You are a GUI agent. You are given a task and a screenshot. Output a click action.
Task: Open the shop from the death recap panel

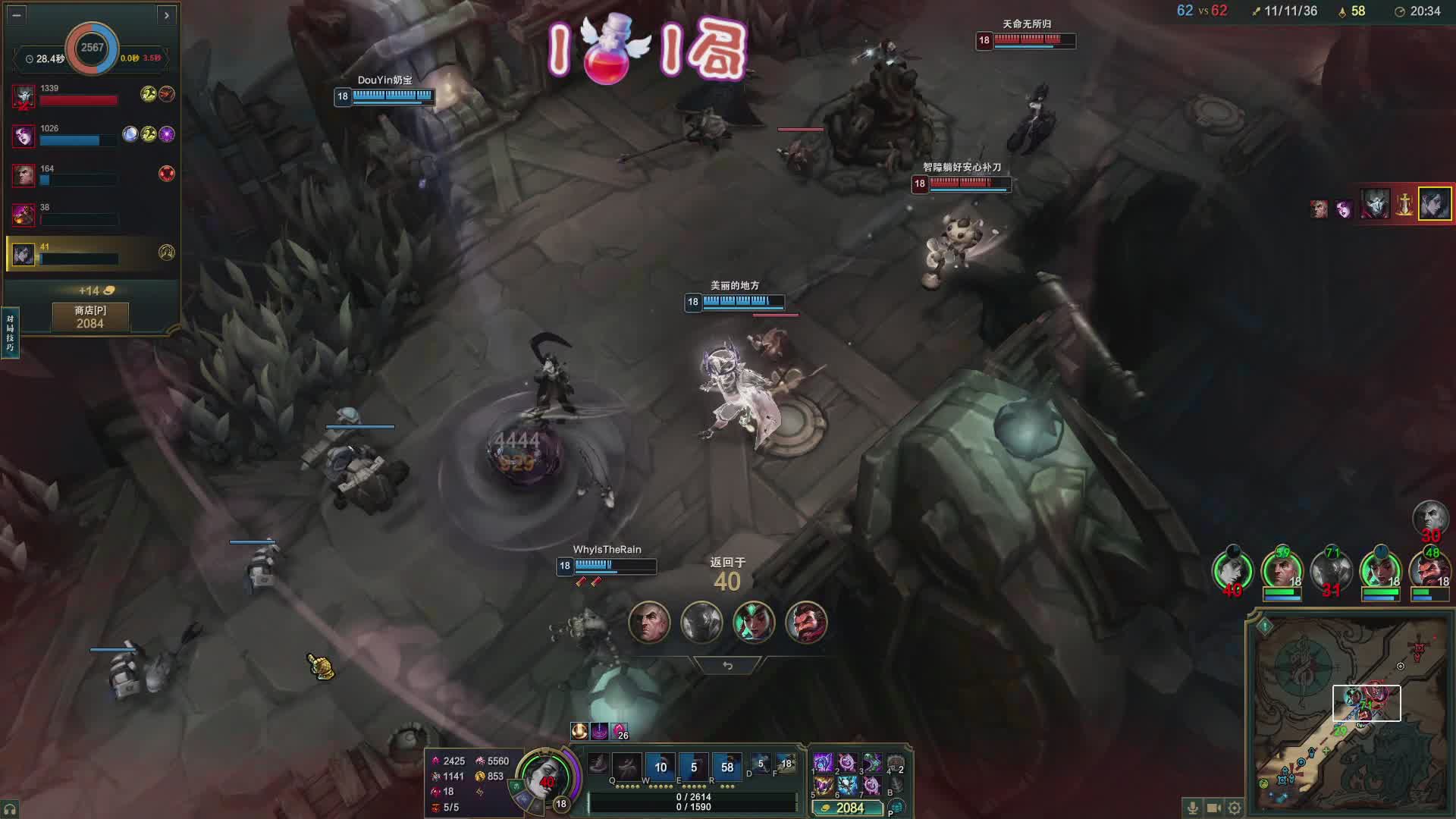[90, 317]
